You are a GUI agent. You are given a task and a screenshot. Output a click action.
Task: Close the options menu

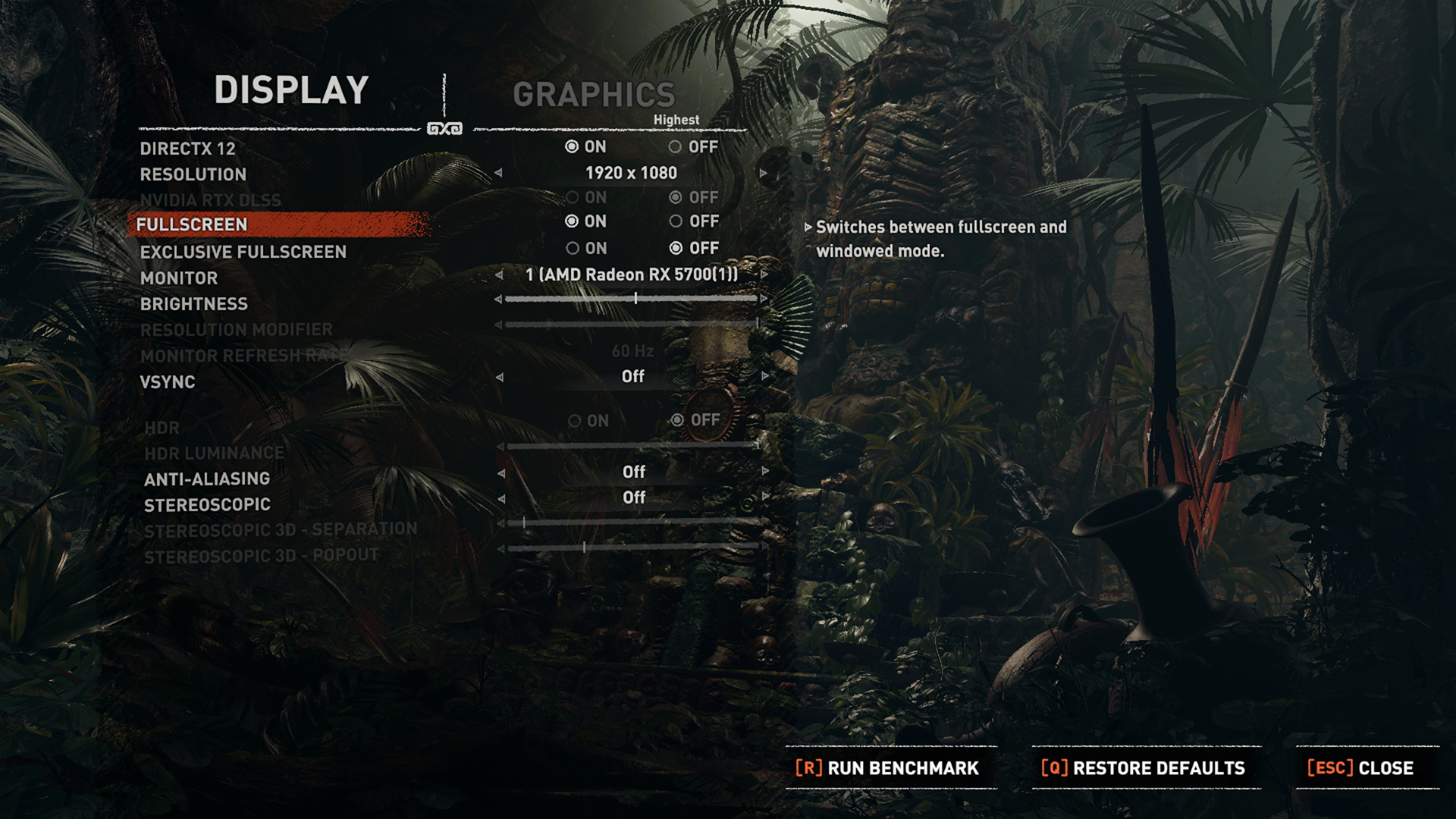(1360, 768)
